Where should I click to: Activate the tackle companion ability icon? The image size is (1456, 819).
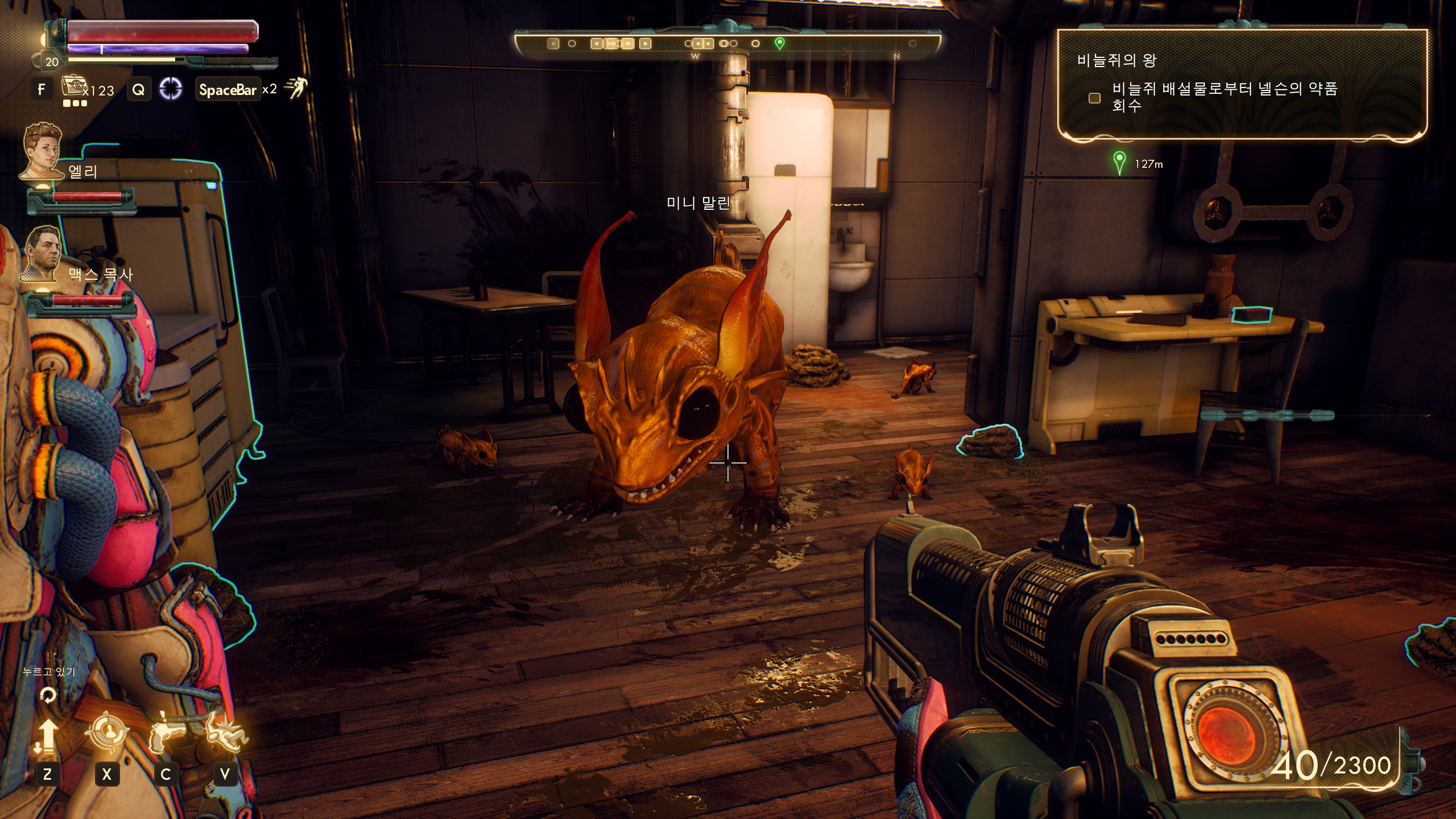(x=226, y=734)
